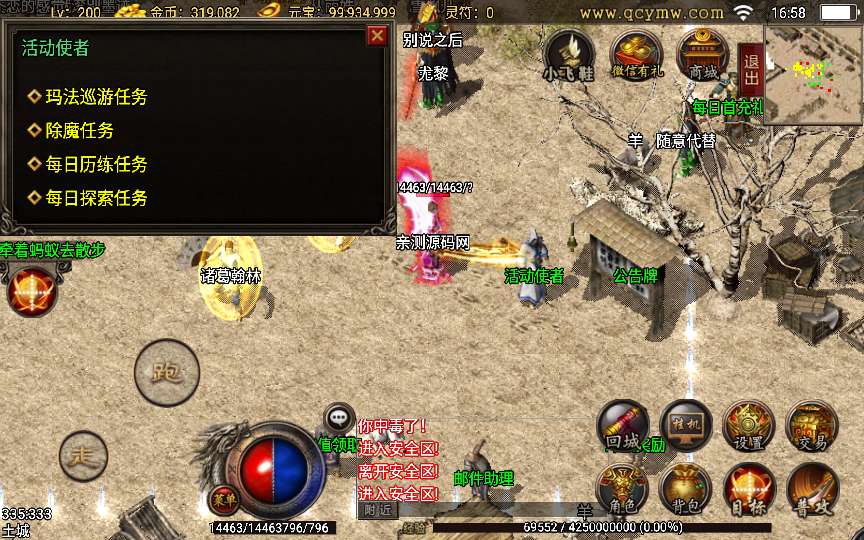
Task: Open the 背包 bag inventory
Action: click(686, 489)
